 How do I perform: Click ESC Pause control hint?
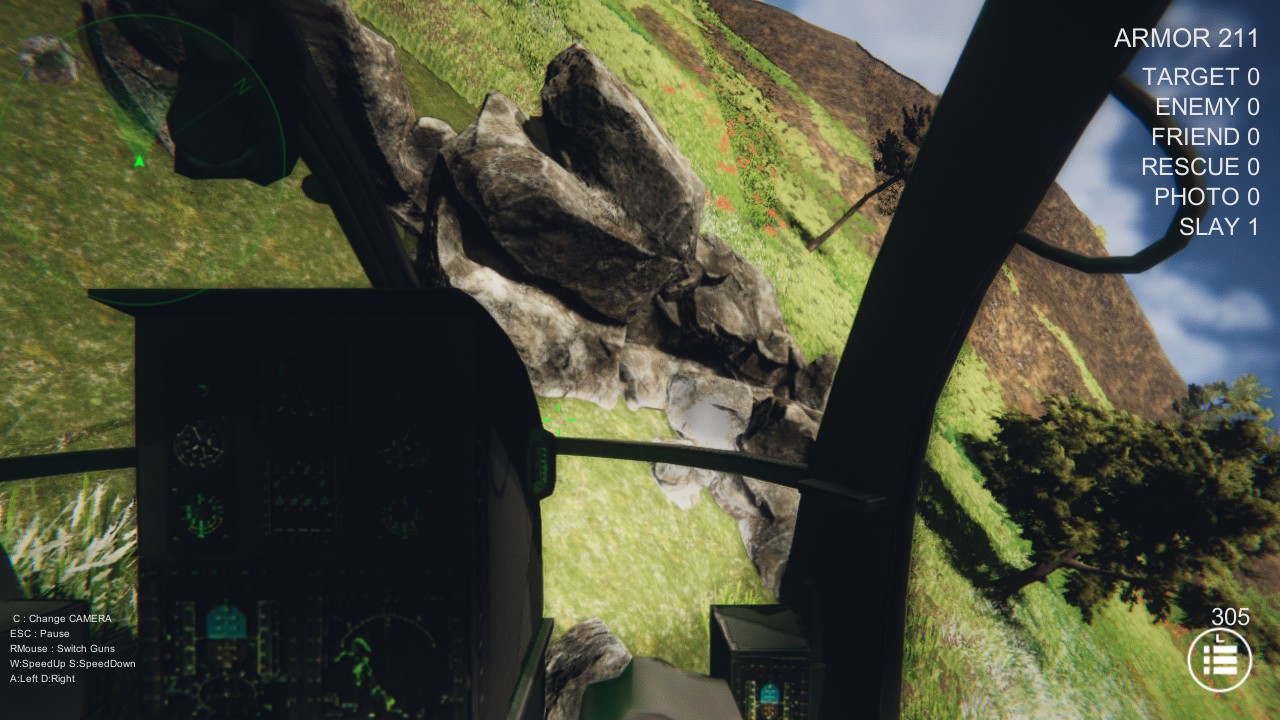click(x=40, y=633)
